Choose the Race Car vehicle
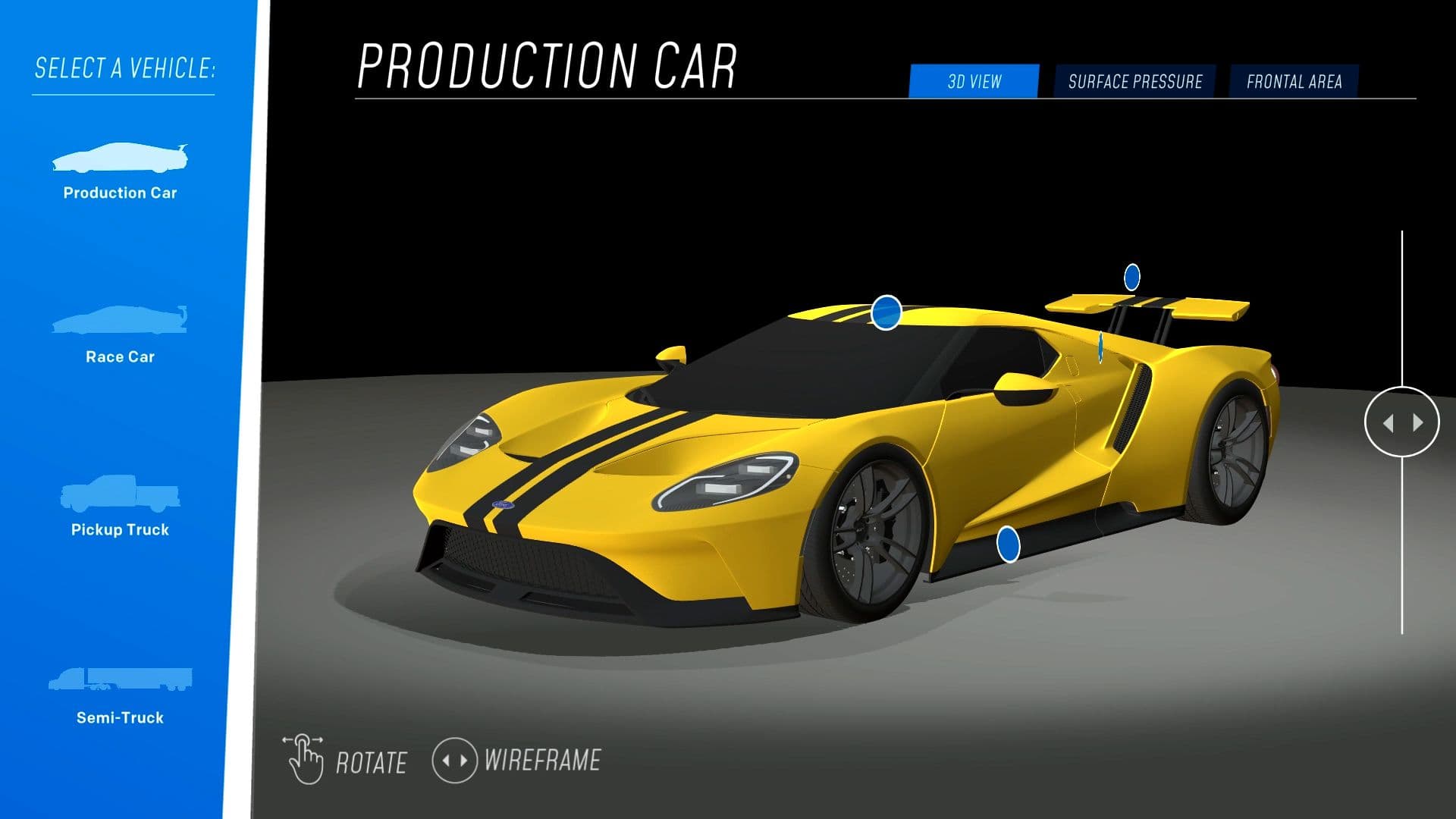Image resolution: width=1456 pixels, height=819 pixels. click(120, 334)
